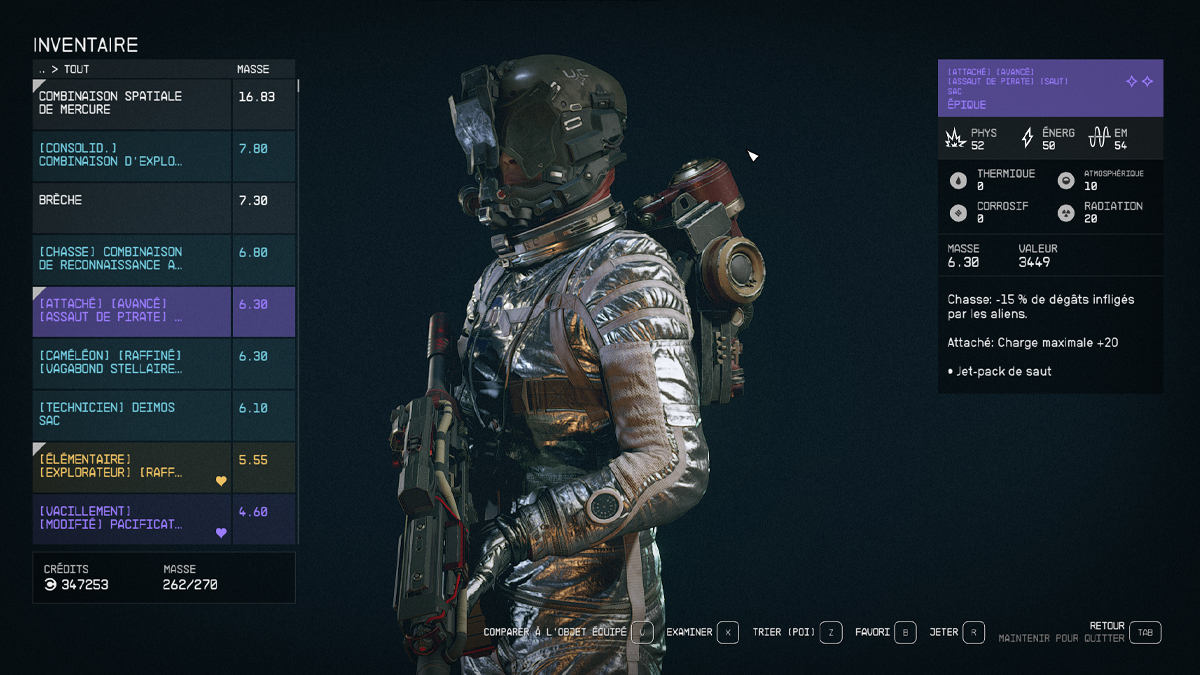Select the Attaché Avancé Assaut de Pirate row
1200x675 pixels.
point(134,312)
